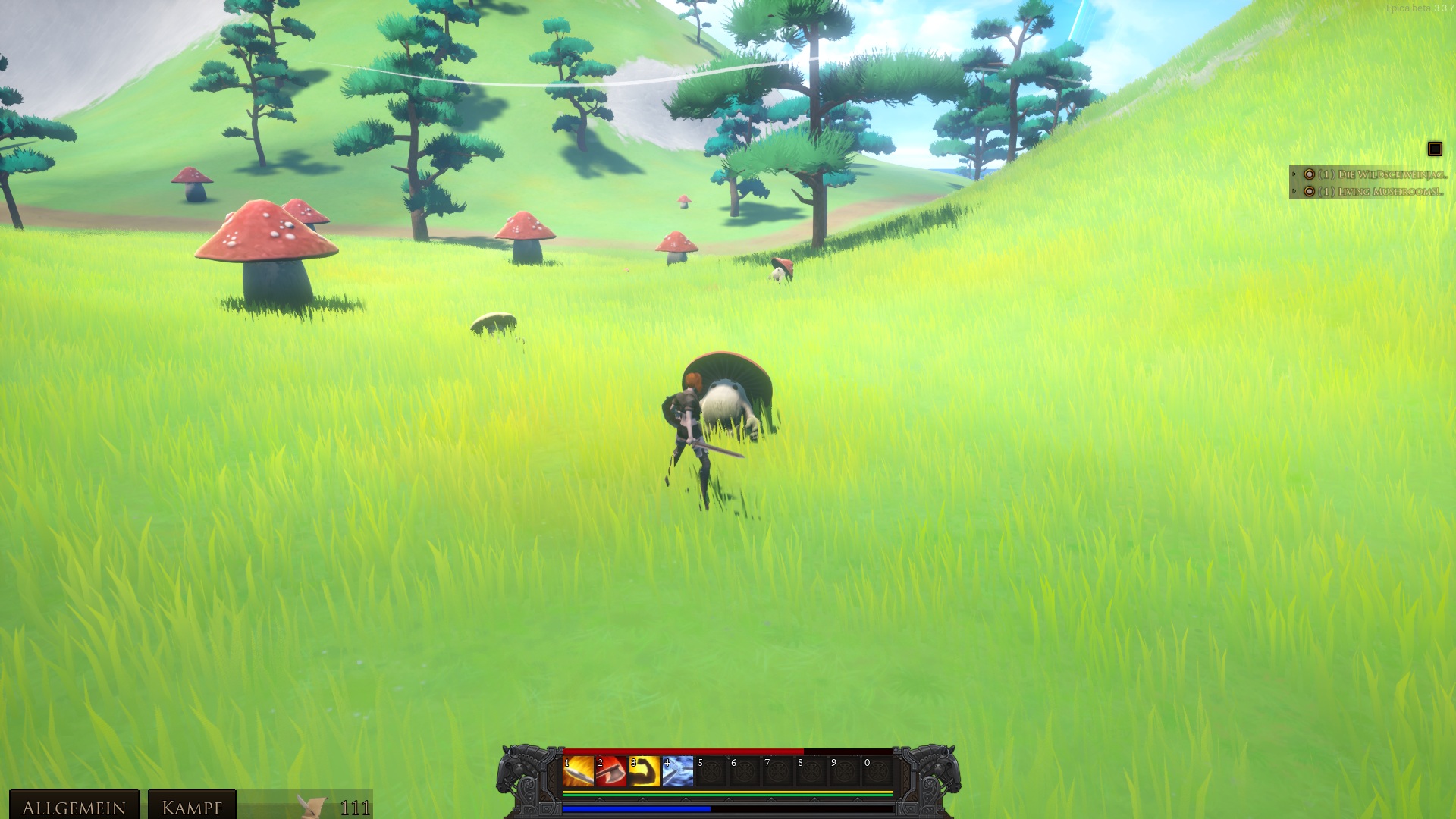Use the red axe ability in slot 2
This screenshot has width=1456, height=819.
611,771
